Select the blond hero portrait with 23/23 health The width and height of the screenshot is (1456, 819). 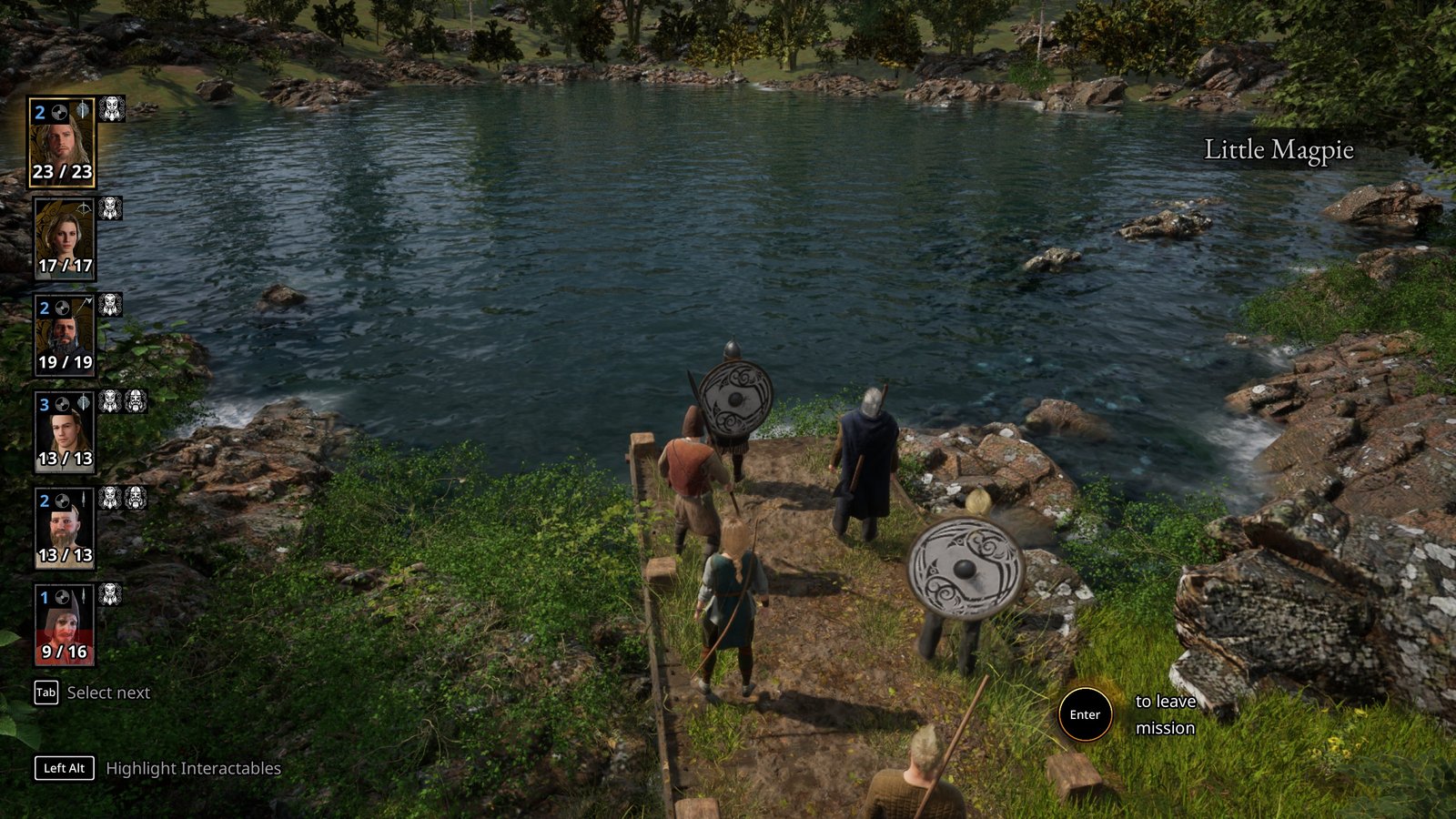62,142
